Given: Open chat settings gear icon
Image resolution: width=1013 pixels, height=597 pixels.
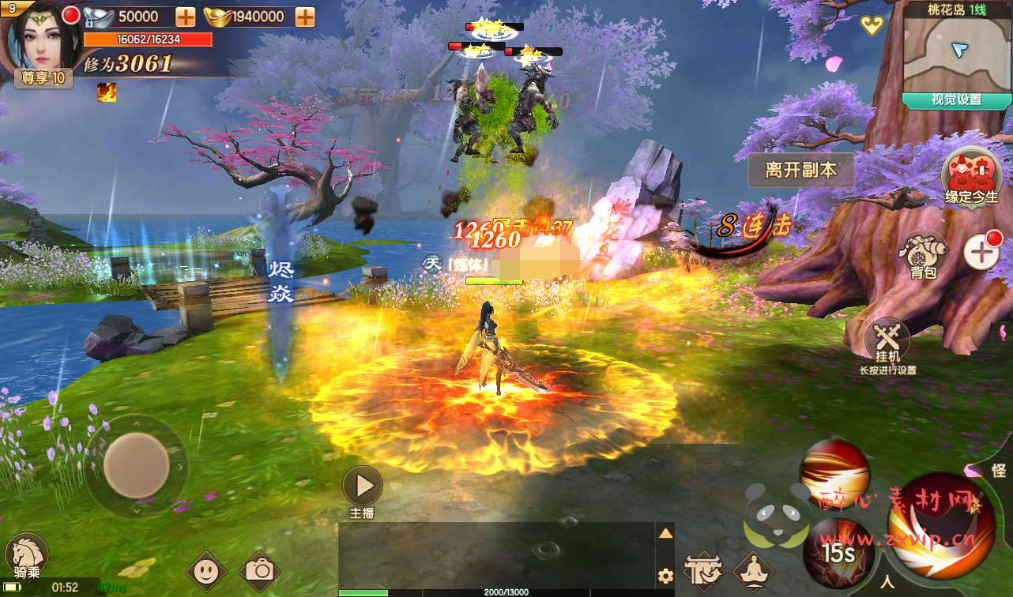Looking at the screenshot, I should click(x=664, y=575).
